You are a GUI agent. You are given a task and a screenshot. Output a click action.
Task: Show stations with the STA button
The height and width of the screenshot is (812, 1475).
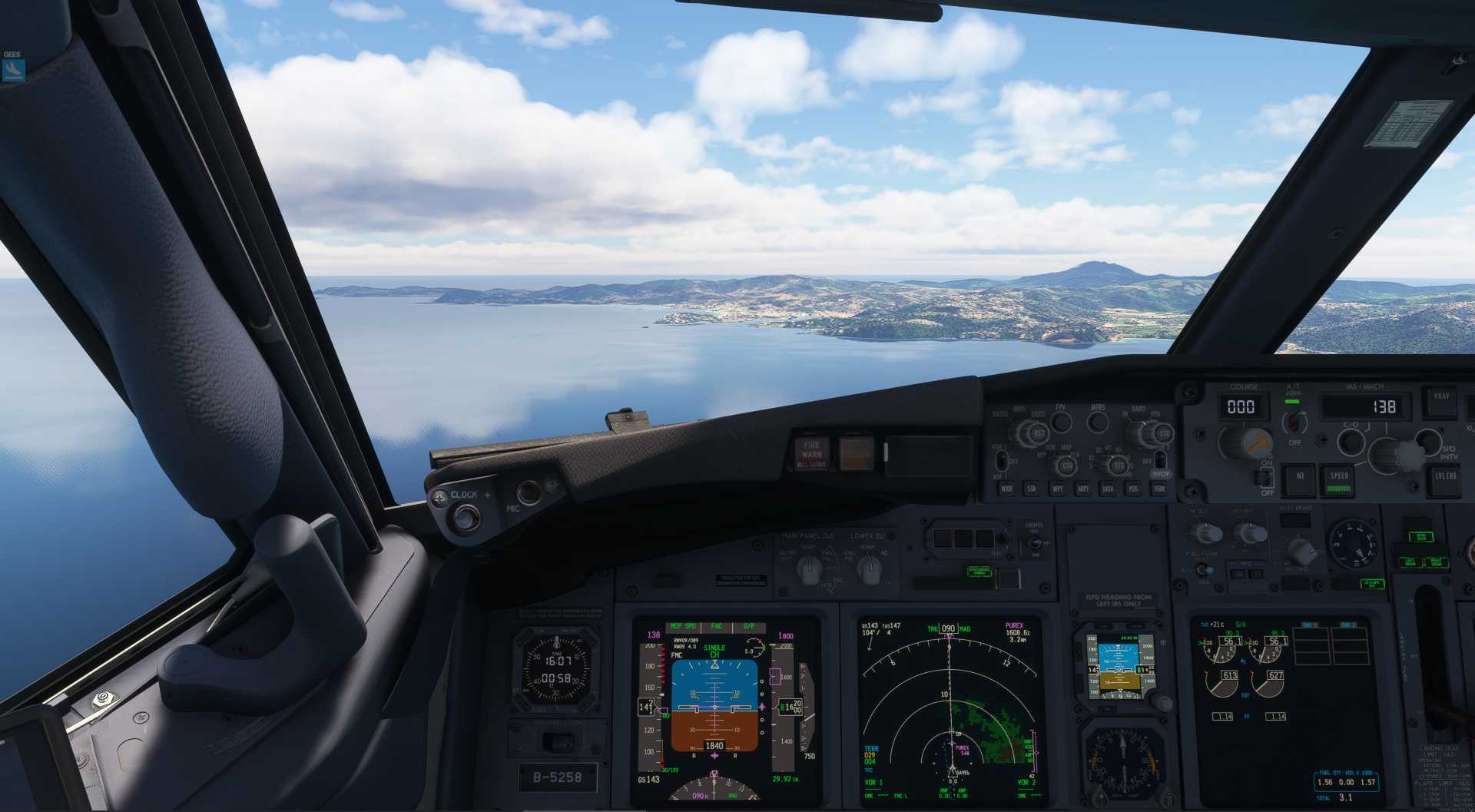1032,489
